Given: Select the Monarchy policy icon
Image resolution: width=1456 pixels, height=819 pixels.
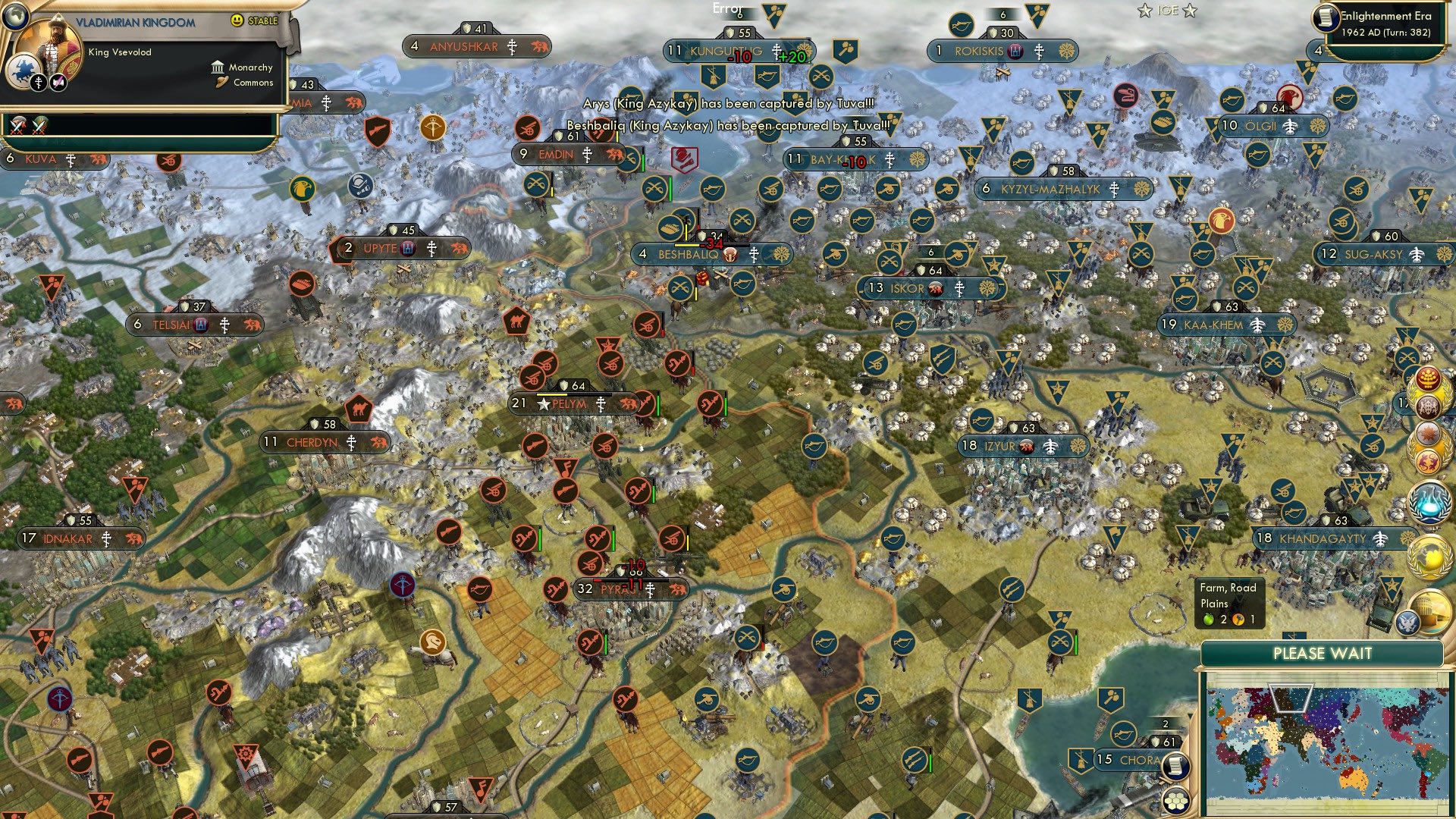Looking at the screenshot, I should (x=217, y=68).
